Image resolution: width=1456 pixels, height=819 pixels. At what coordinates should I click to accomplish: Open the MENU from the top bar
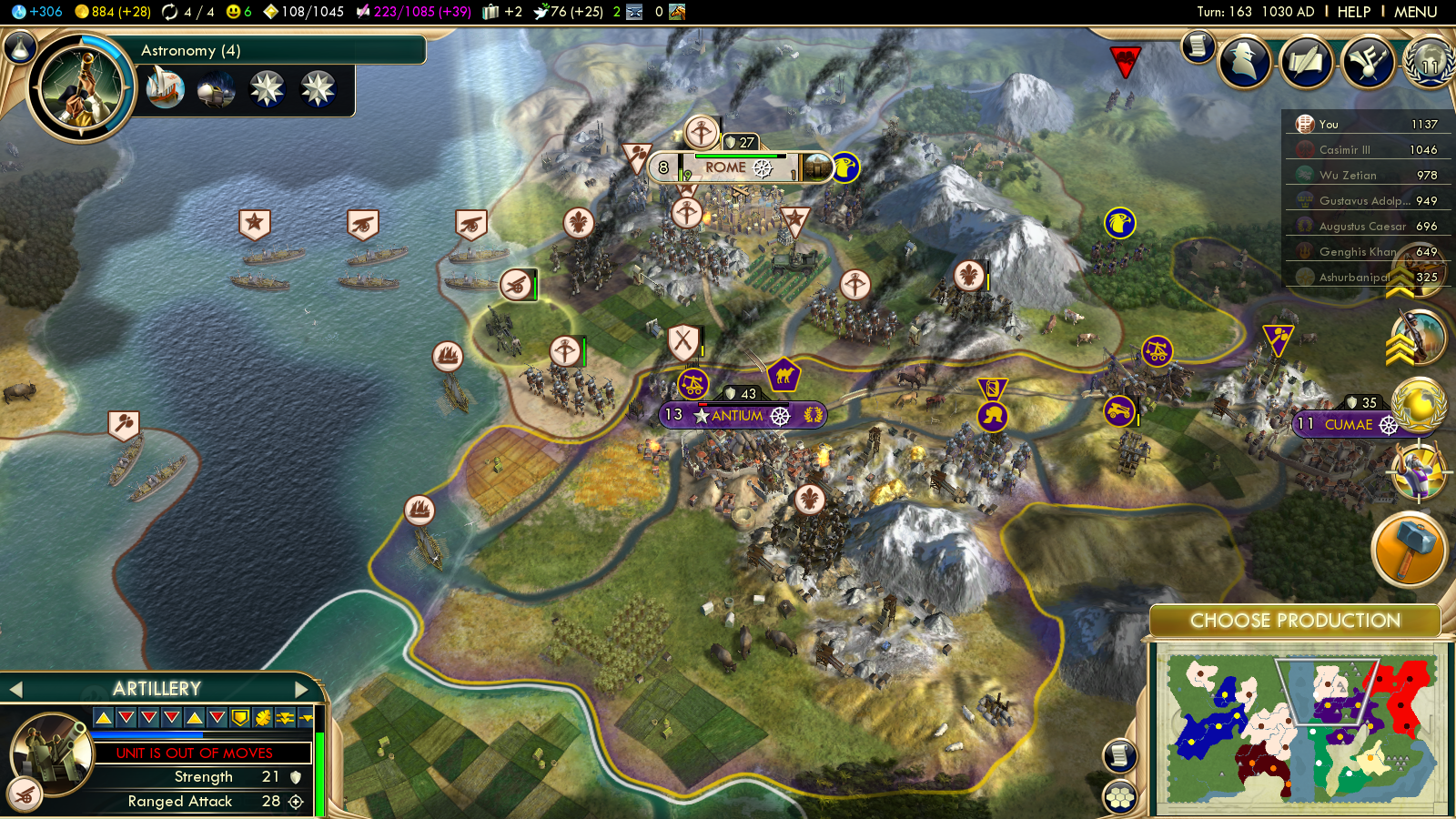[1415, 12]
